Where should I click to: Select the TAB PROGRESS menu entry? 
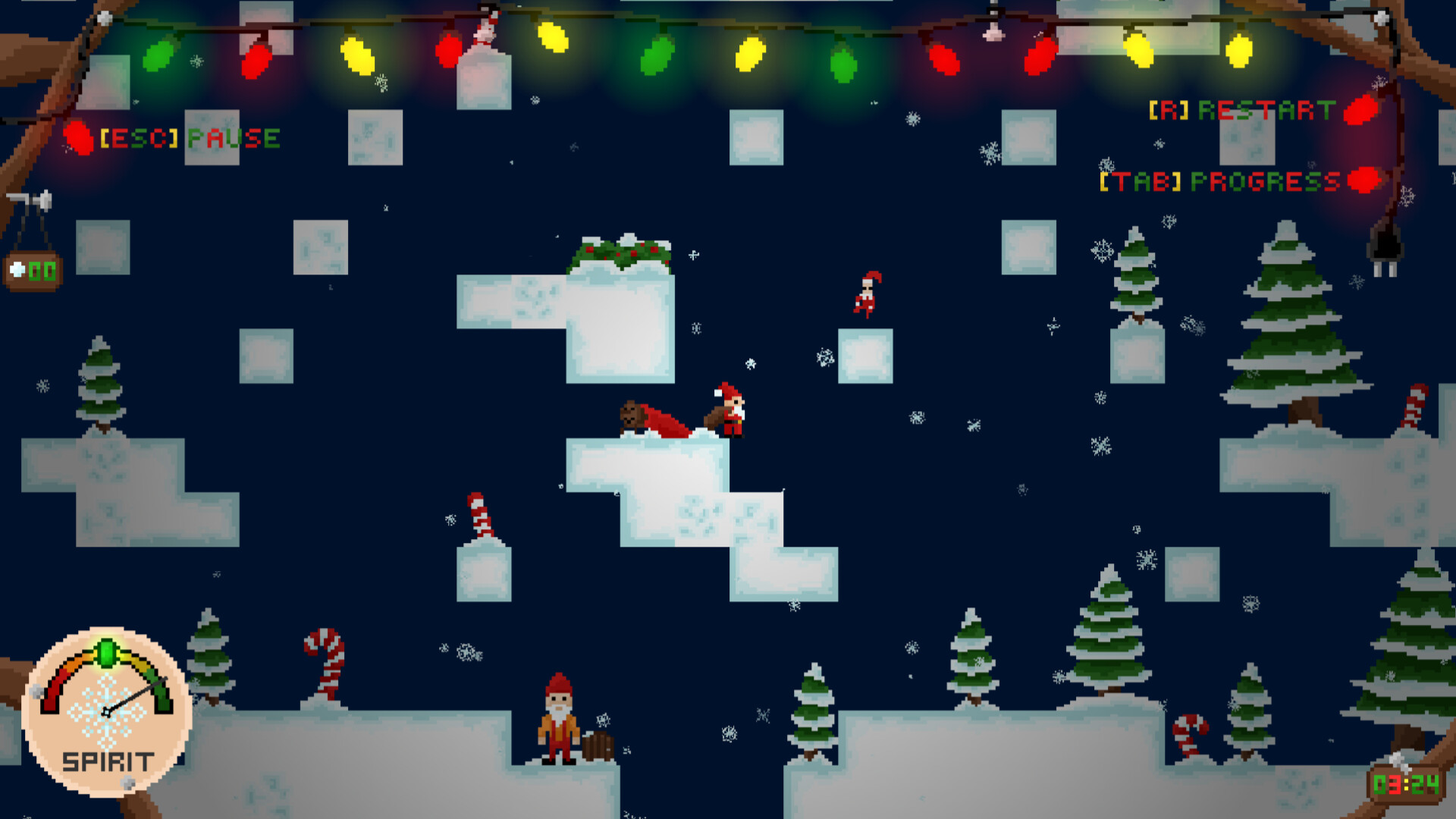coord(1219,180)
